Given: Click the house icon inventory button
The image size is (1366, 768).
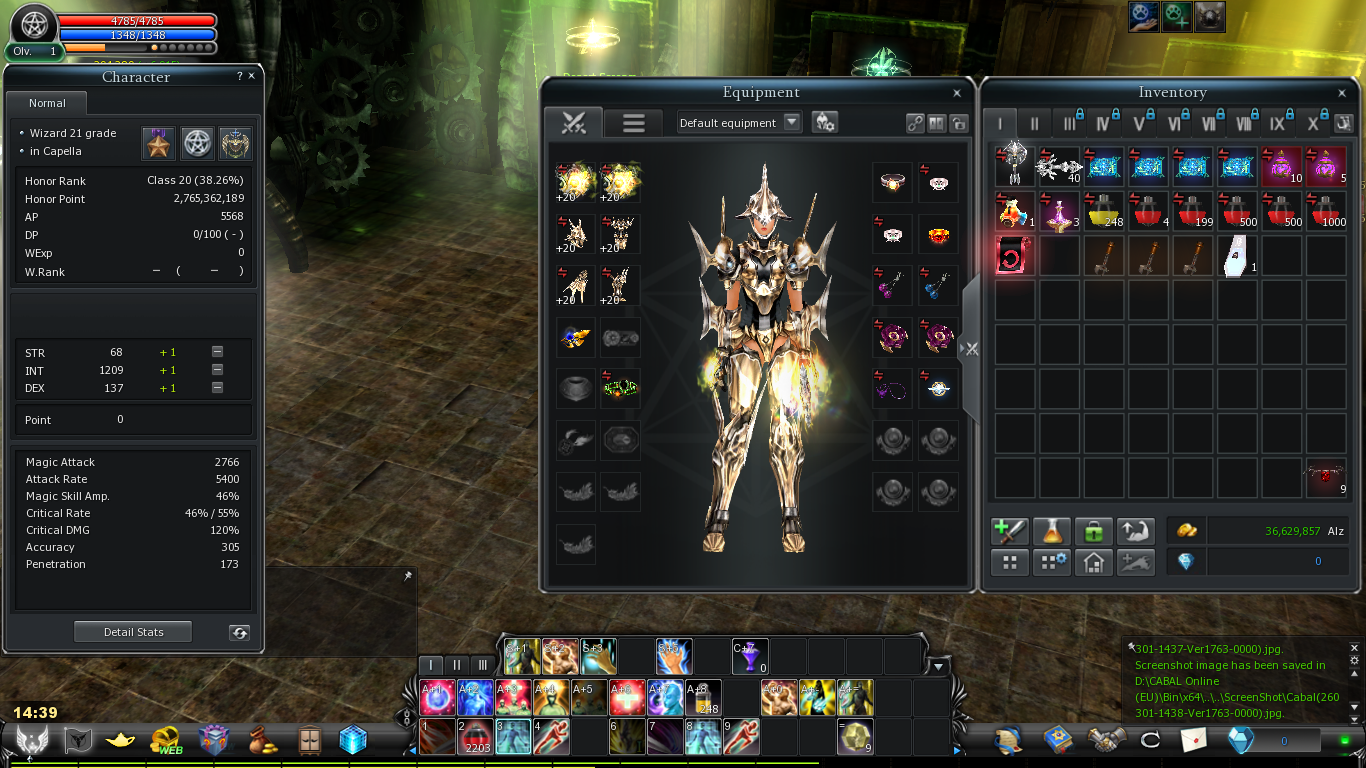Looking at the screenshot, I should [1094, 562].
